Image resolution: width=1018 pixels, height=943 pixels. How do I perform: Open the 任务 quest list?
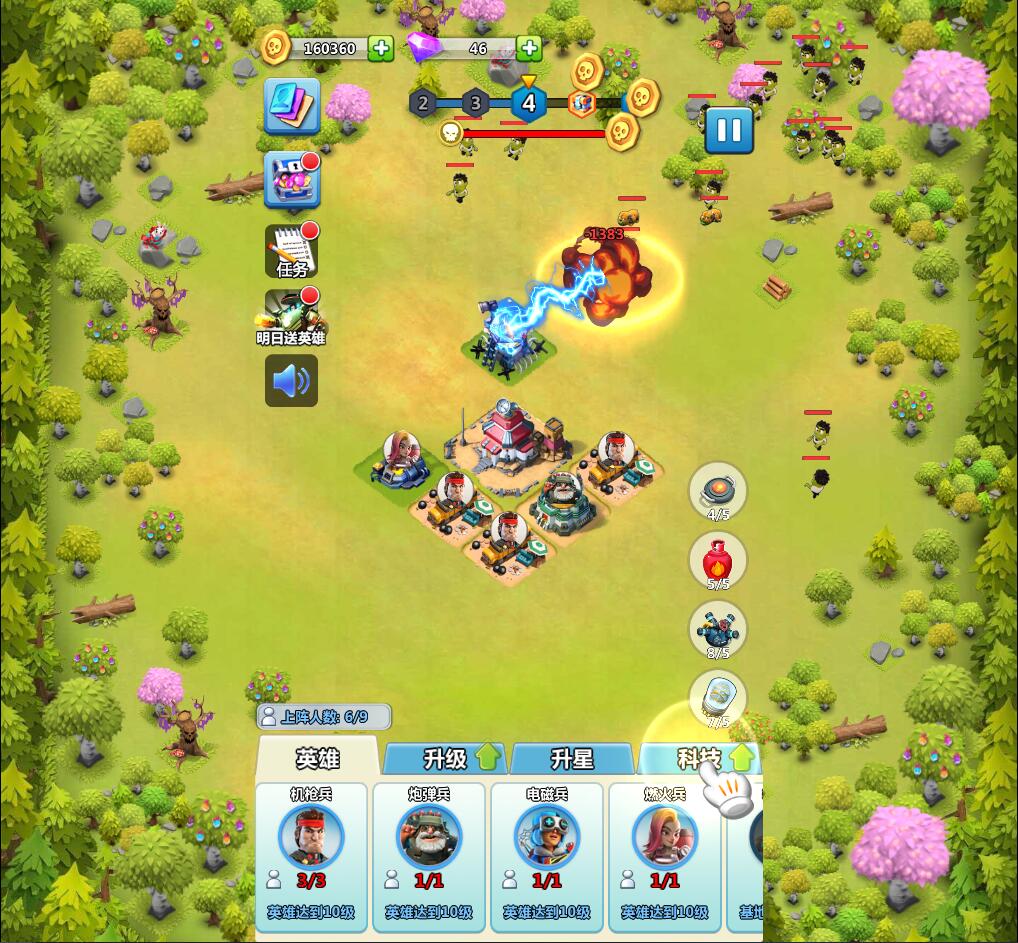pyautogui.click(x=292, y=251)
